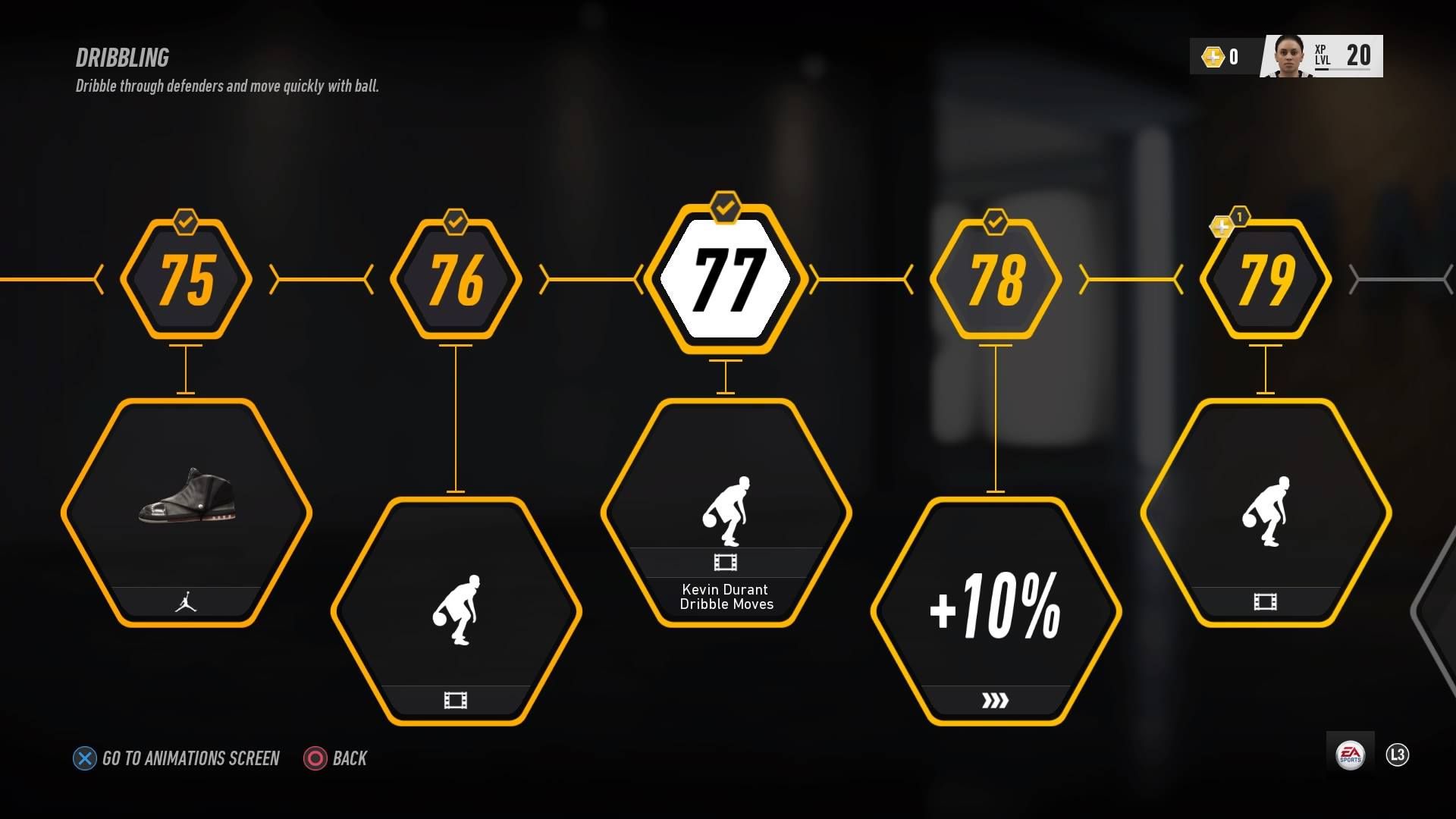Select the +10% dribbling boost under level 78

pyautogui.click(x=996, y=607)
